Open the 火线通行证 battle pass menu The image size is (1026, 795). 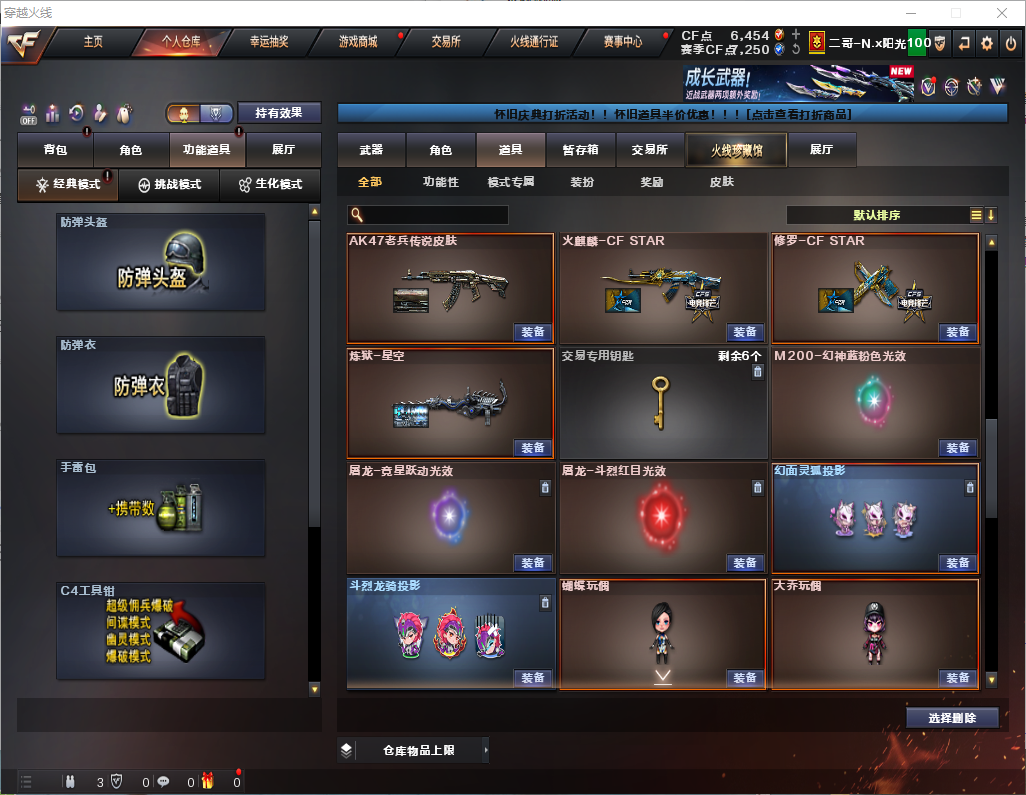click(534, 42)
